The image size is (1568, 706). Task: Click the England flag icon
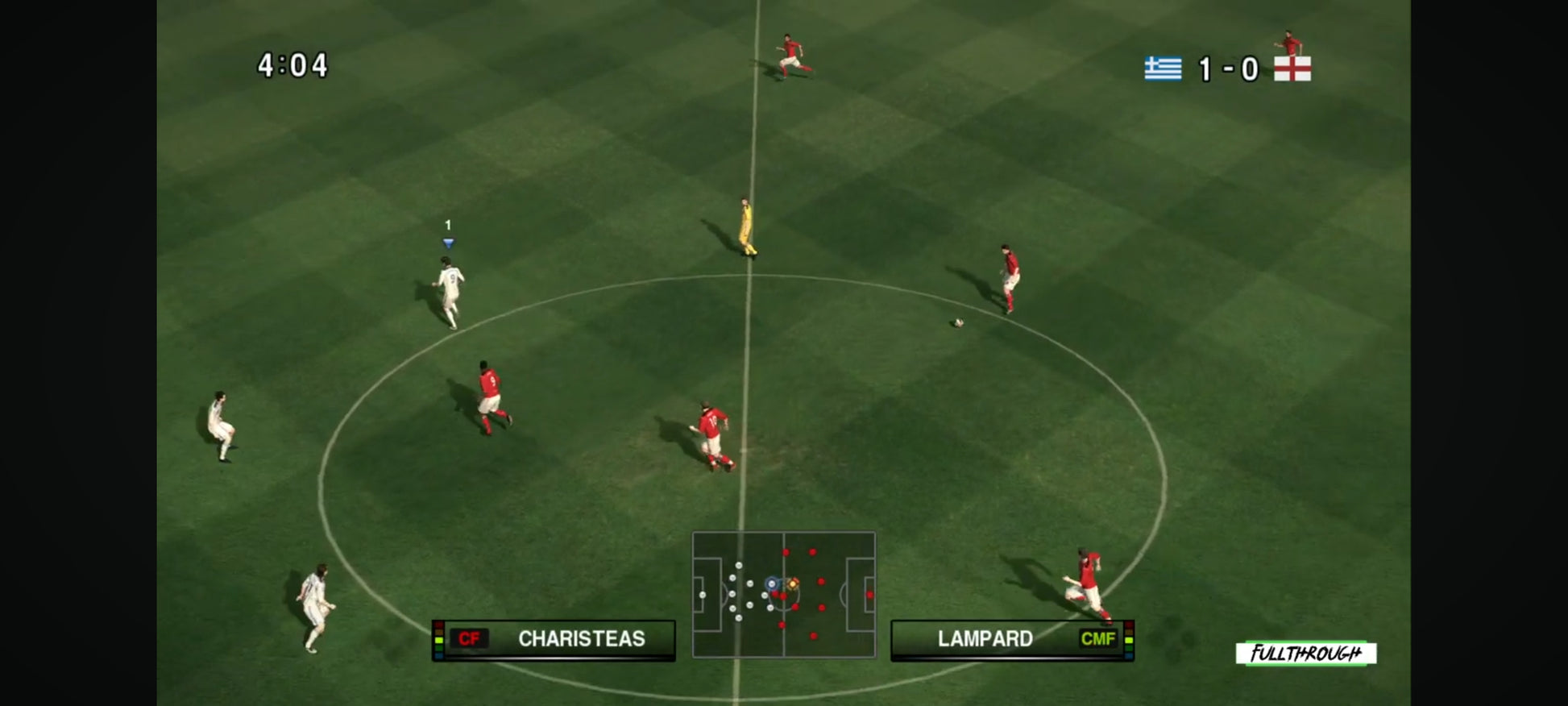point(1292,69)
